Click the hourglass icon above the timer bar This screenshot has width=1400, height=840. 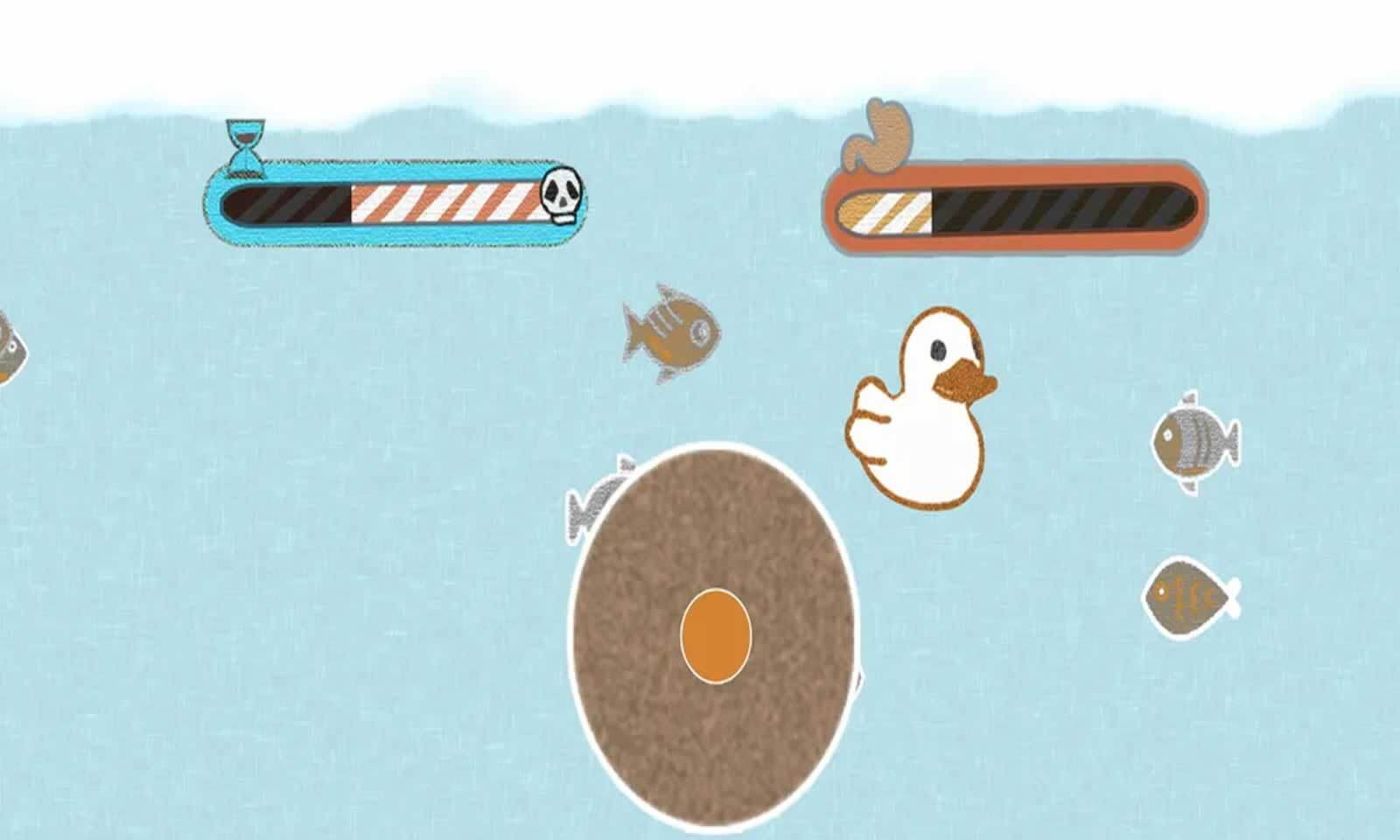tap(246, 140)
